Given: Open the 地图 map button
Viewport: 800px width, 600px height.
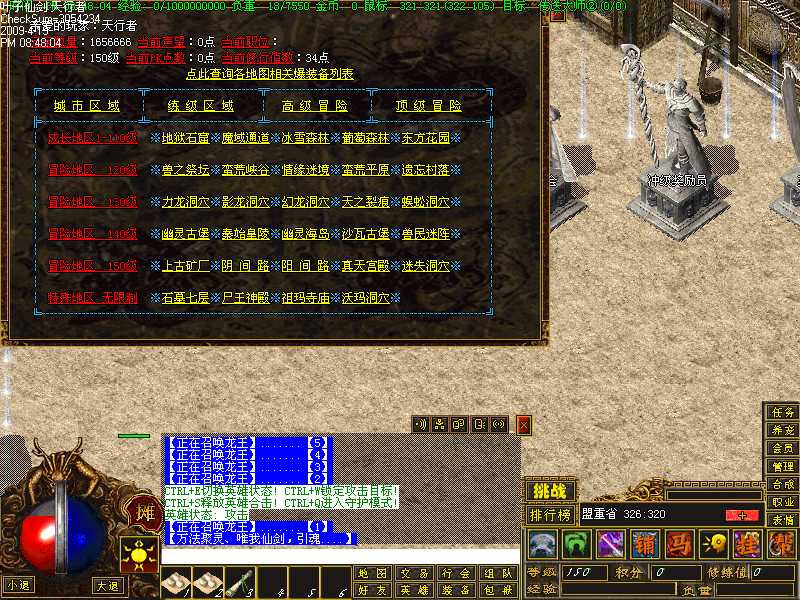Looking at the screenshot, I should tap(371, 574).
